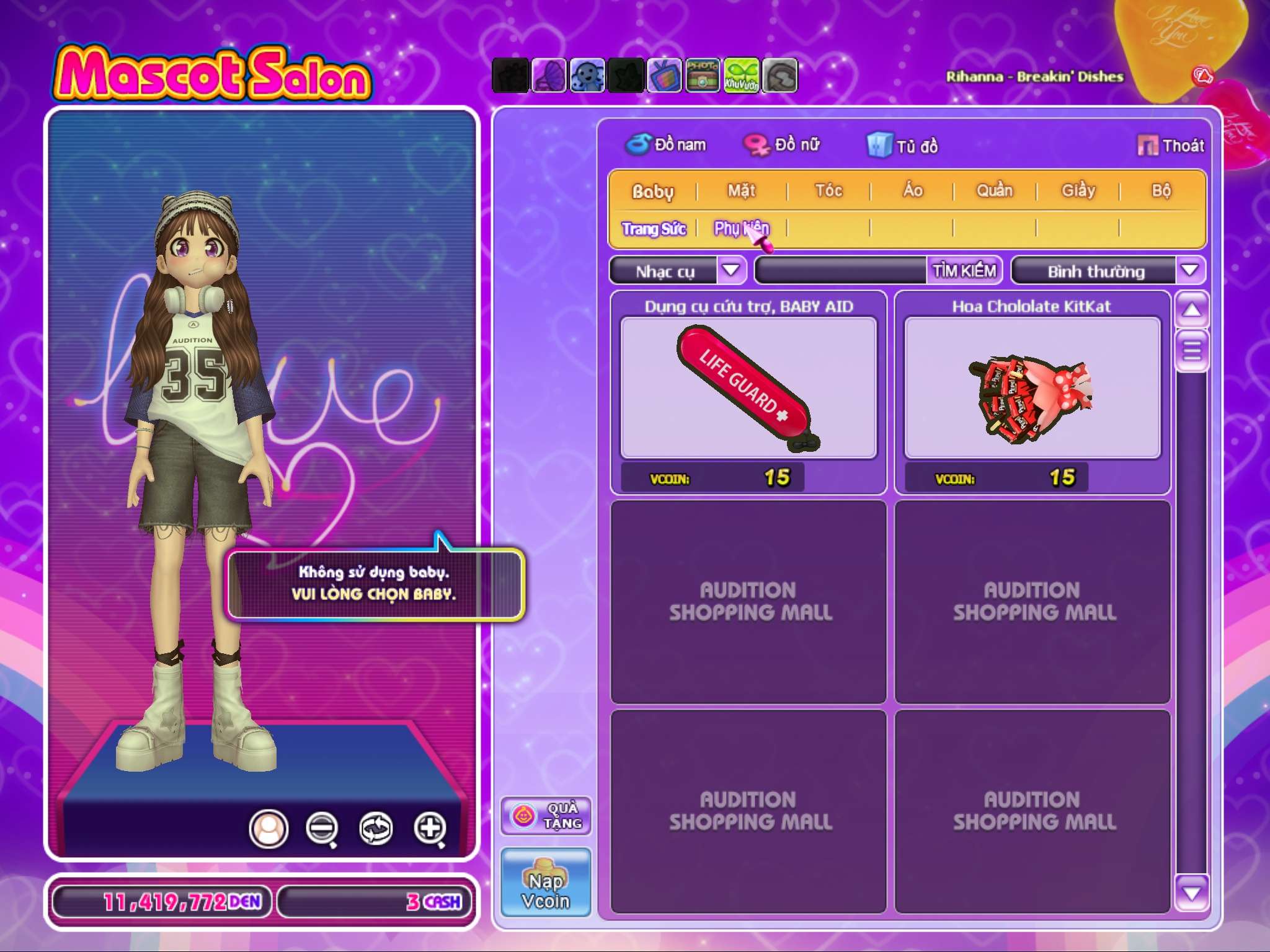Zoom in on the character preview

[430, 828]
